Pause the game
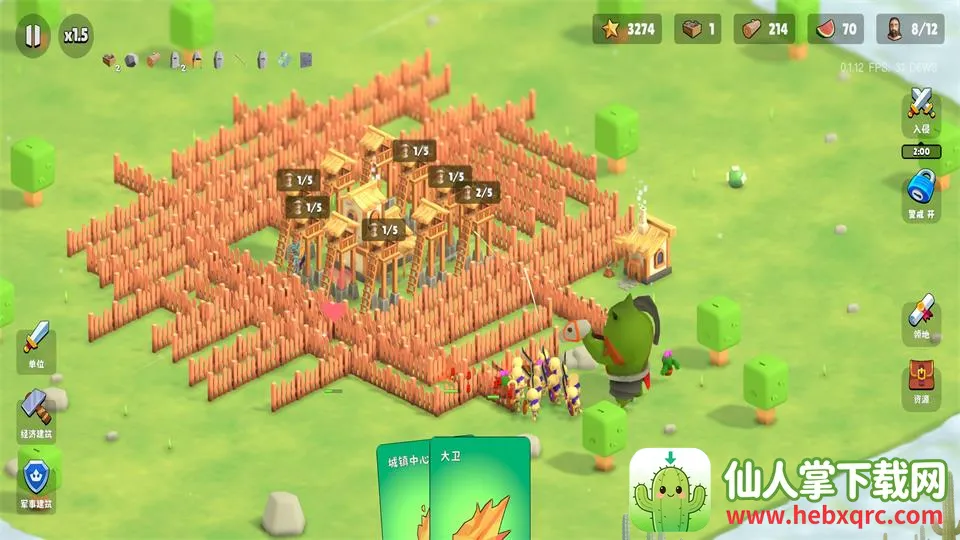The image size is (960, 540). (33, 35)
